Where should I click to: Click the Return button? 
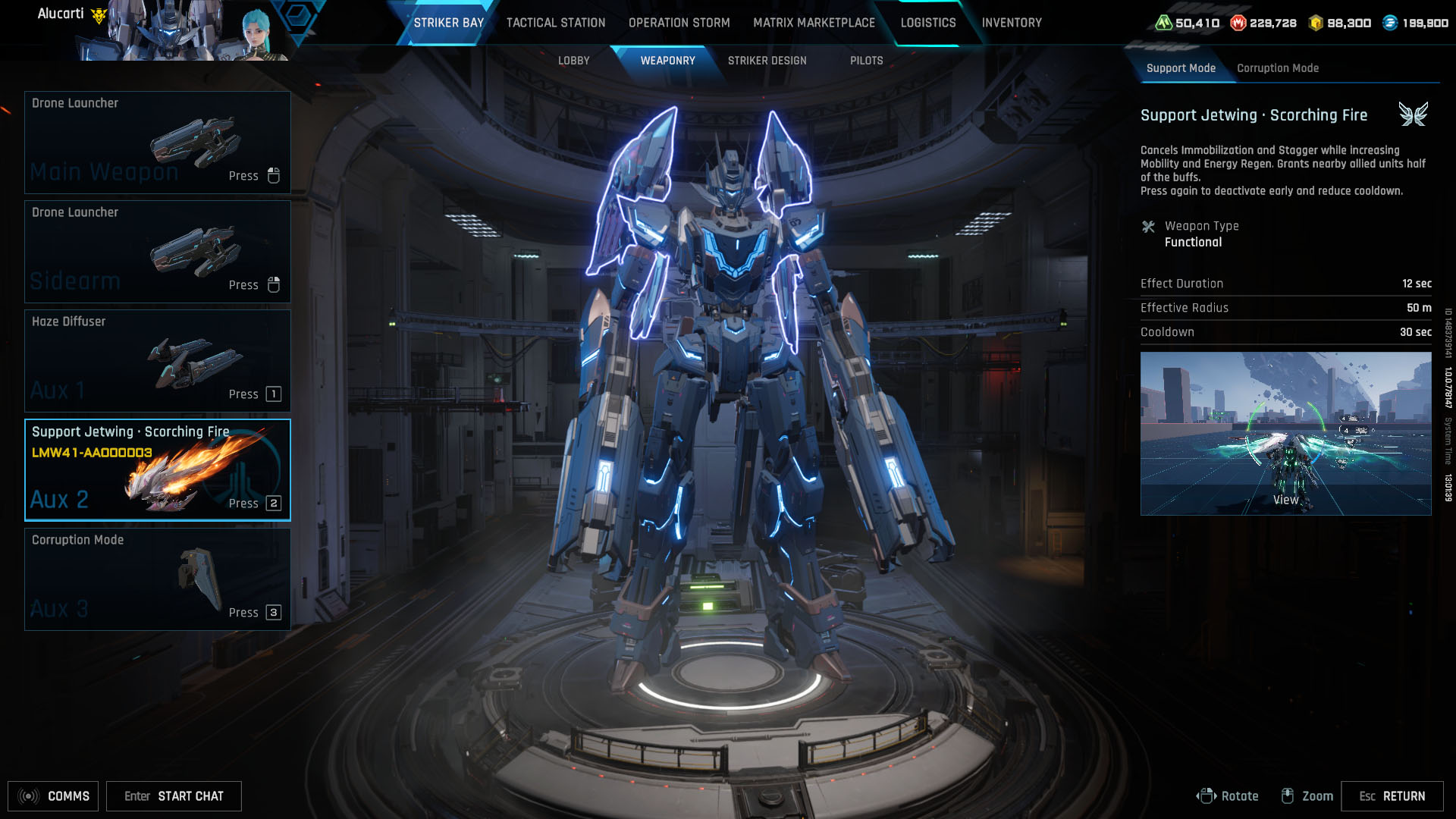1394,796
